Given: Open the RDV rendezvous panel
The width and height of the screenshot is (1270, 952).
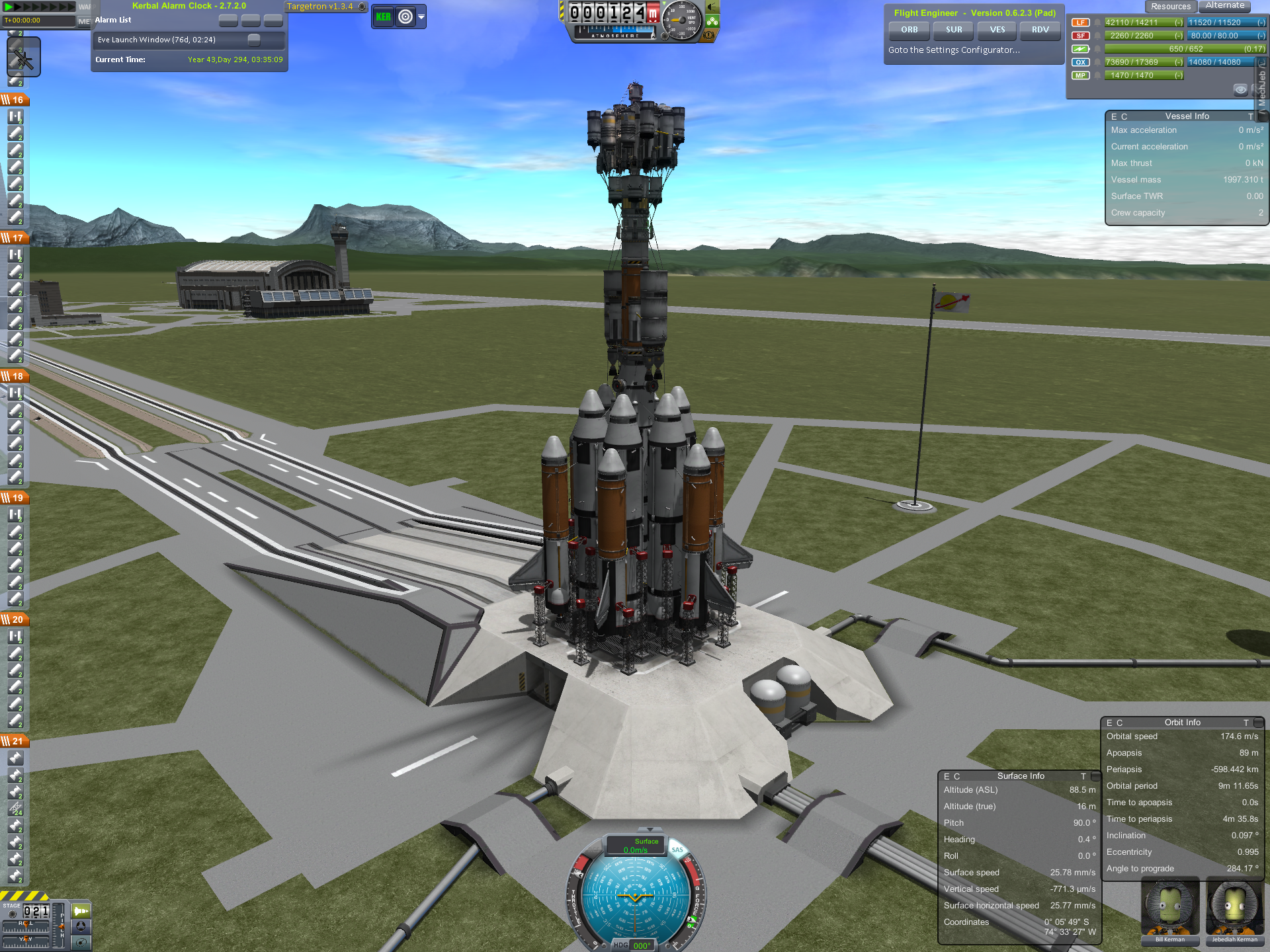Looking at the screenshot, I should 1040,30.
